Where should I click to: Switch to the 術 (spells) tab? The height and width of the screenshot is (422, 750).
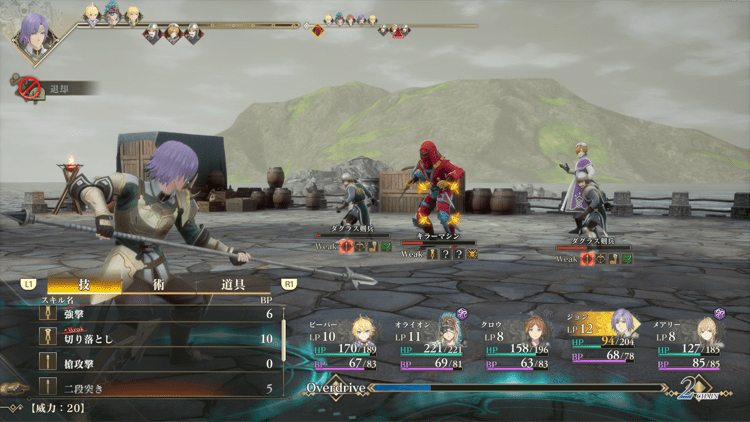pos(158,285)
